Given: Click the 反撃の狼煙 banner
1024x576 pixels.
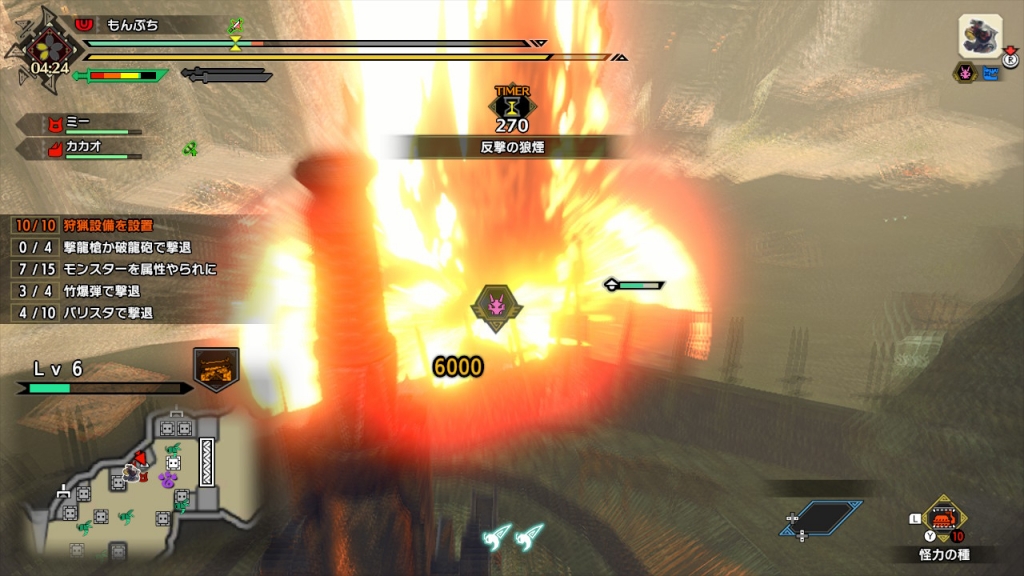Looking at the screenshot, I should [x=511, y=147].
